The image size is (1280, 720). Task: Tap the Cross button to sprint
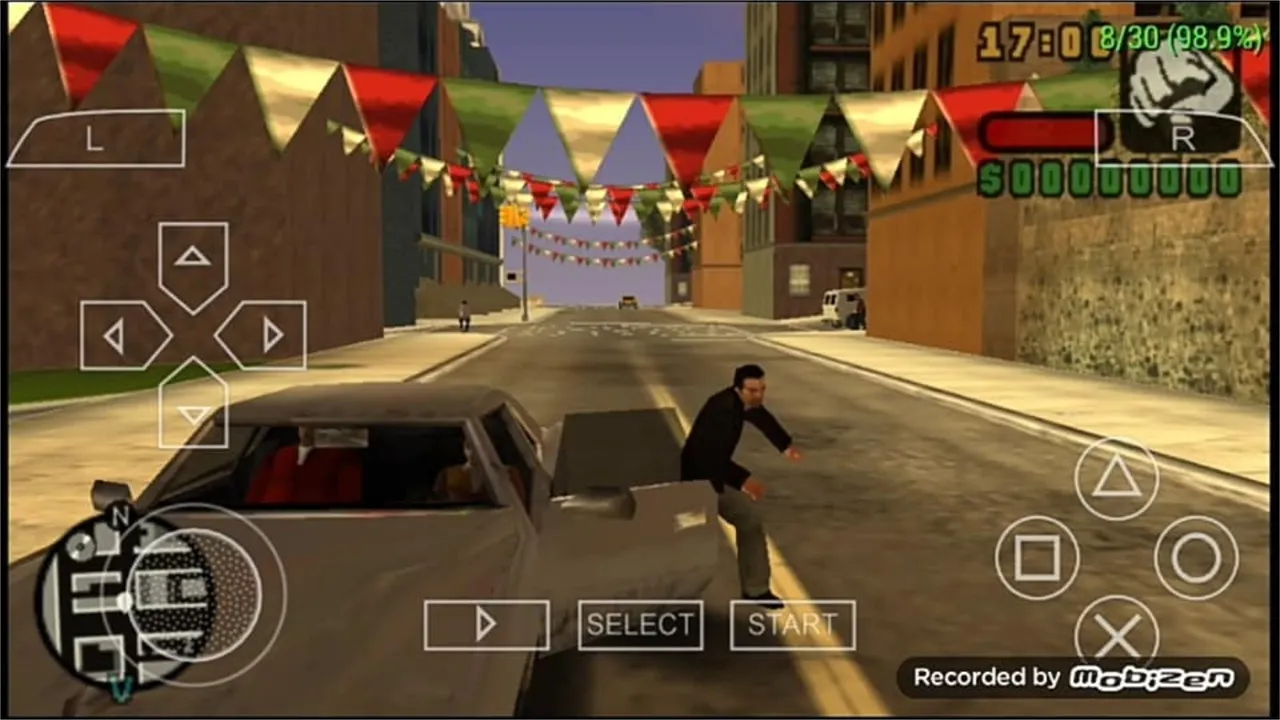[x=1117, y=634]
